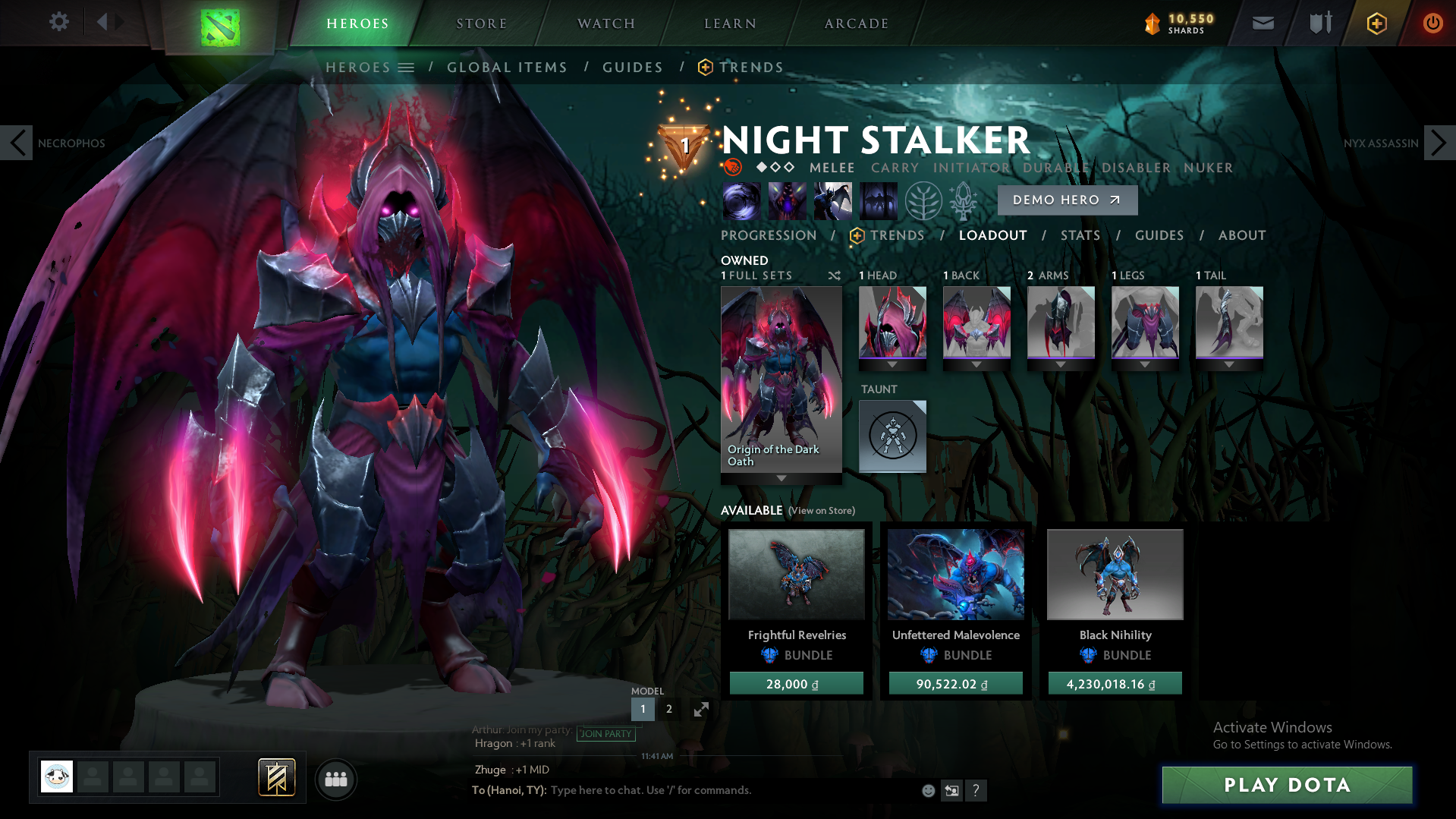This screenshot has height=819, width=1456.
Task: Click the View on Store link
Action: pos(821,511)
